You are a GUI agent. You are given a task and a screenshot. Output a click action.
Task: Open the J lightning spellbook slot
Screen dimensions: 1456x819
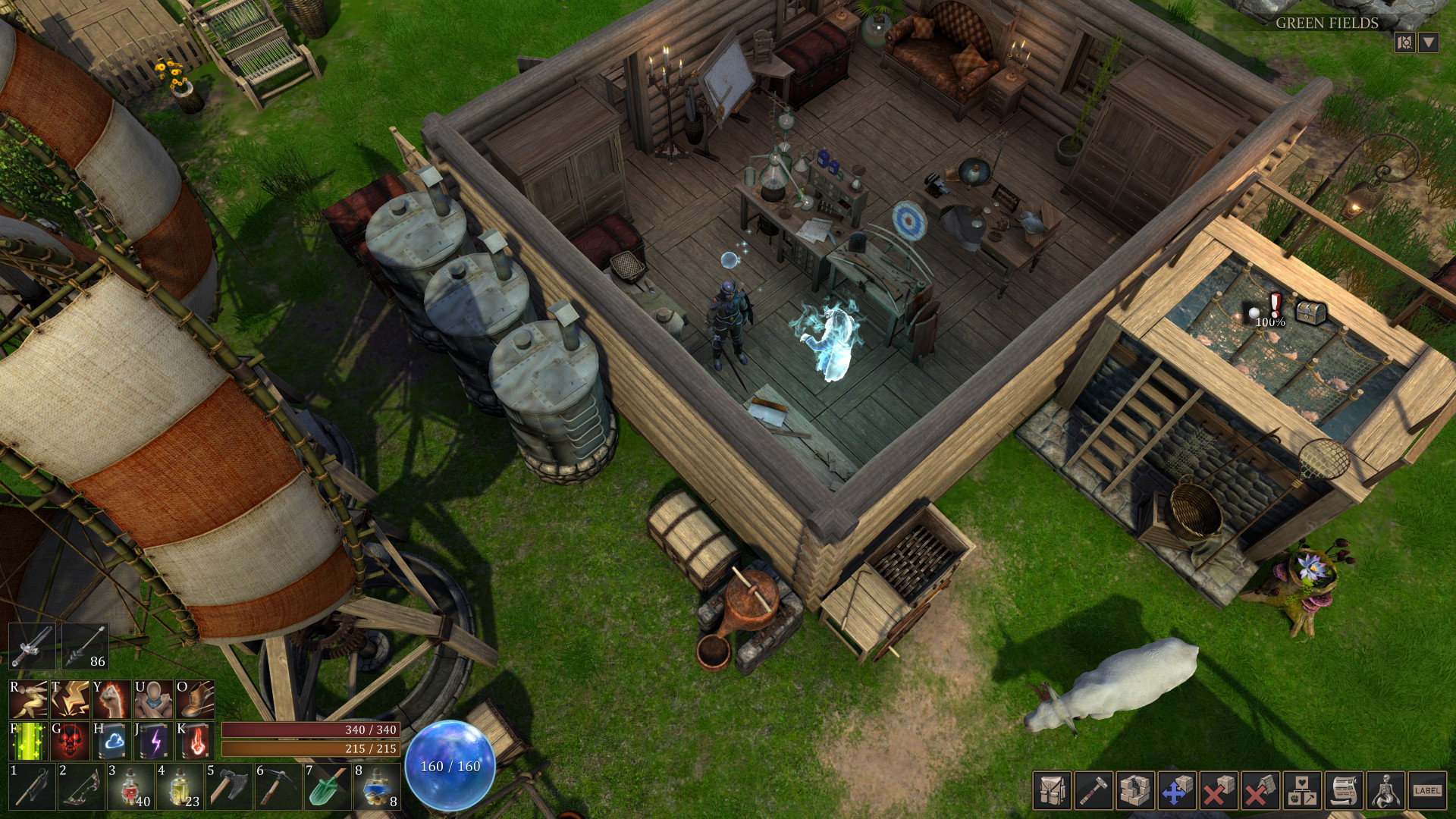click(152, 742)
